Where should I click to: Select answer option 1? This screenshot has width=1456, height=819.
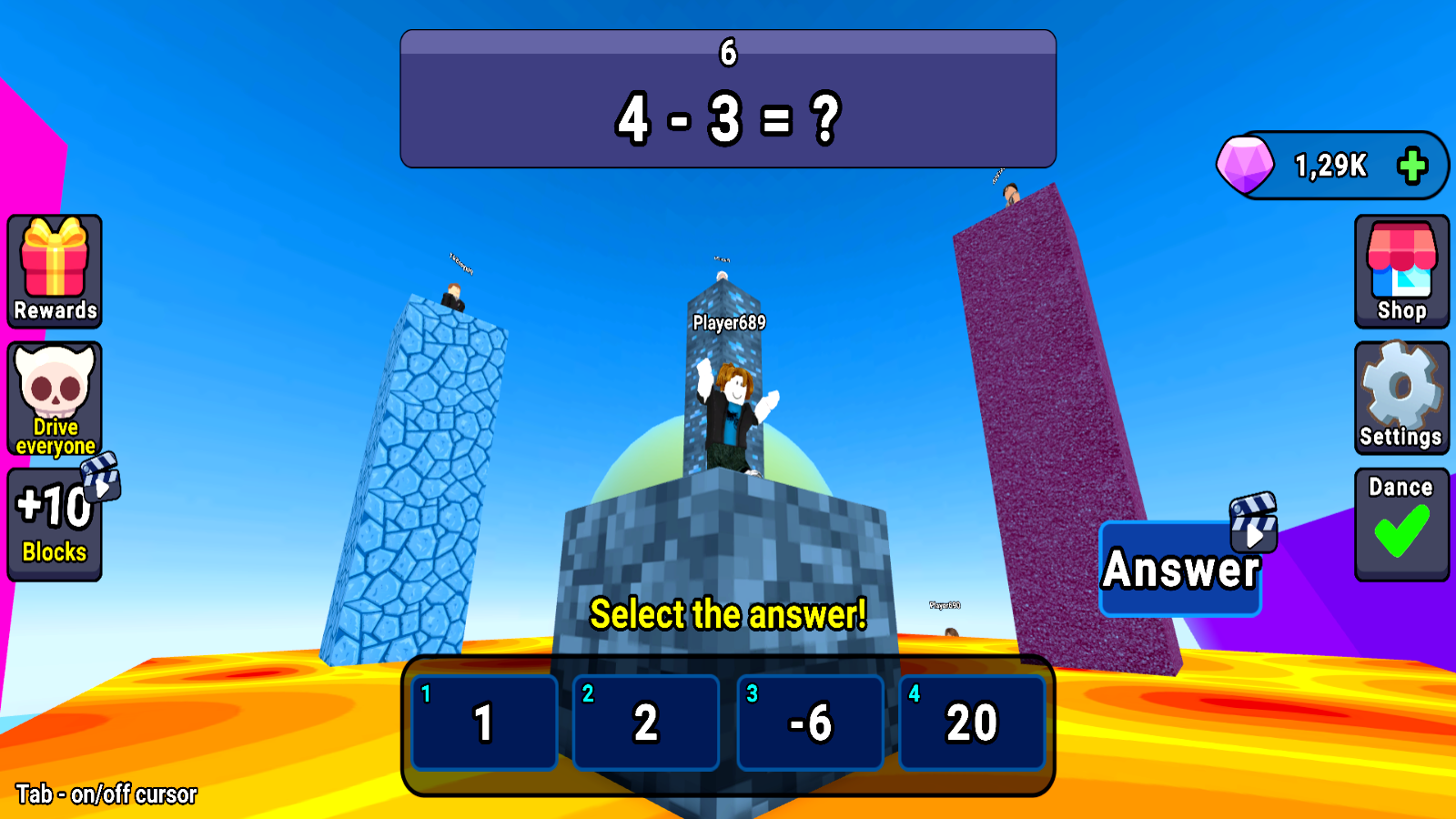click(483, 723)
